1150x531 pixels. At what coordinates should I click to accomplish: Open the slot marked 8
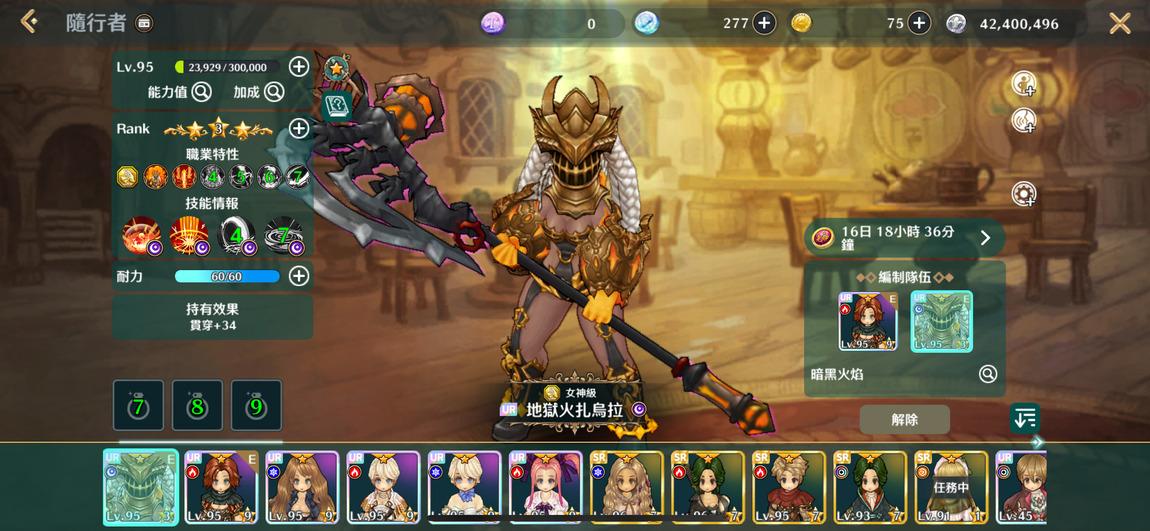197,405
